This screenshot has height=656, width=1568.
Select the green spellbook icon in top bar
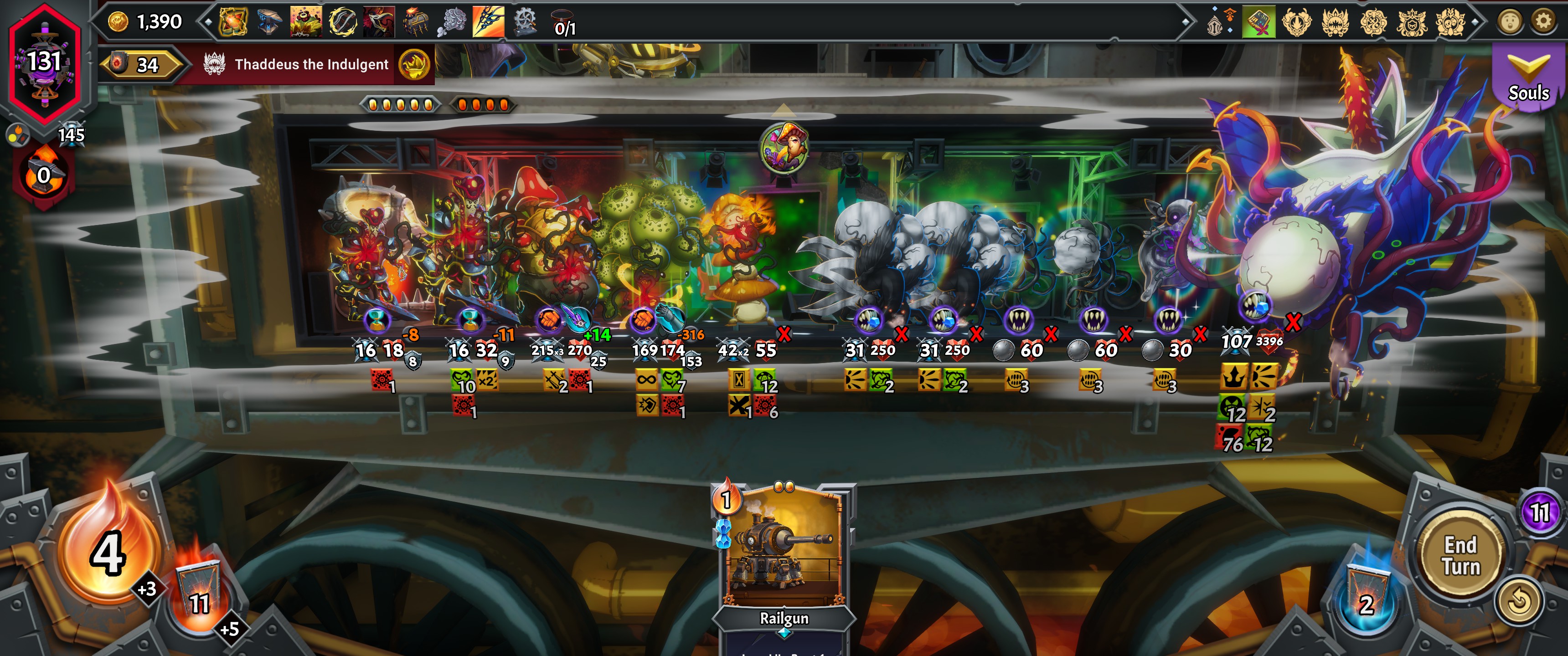[x=1258, y=22]
